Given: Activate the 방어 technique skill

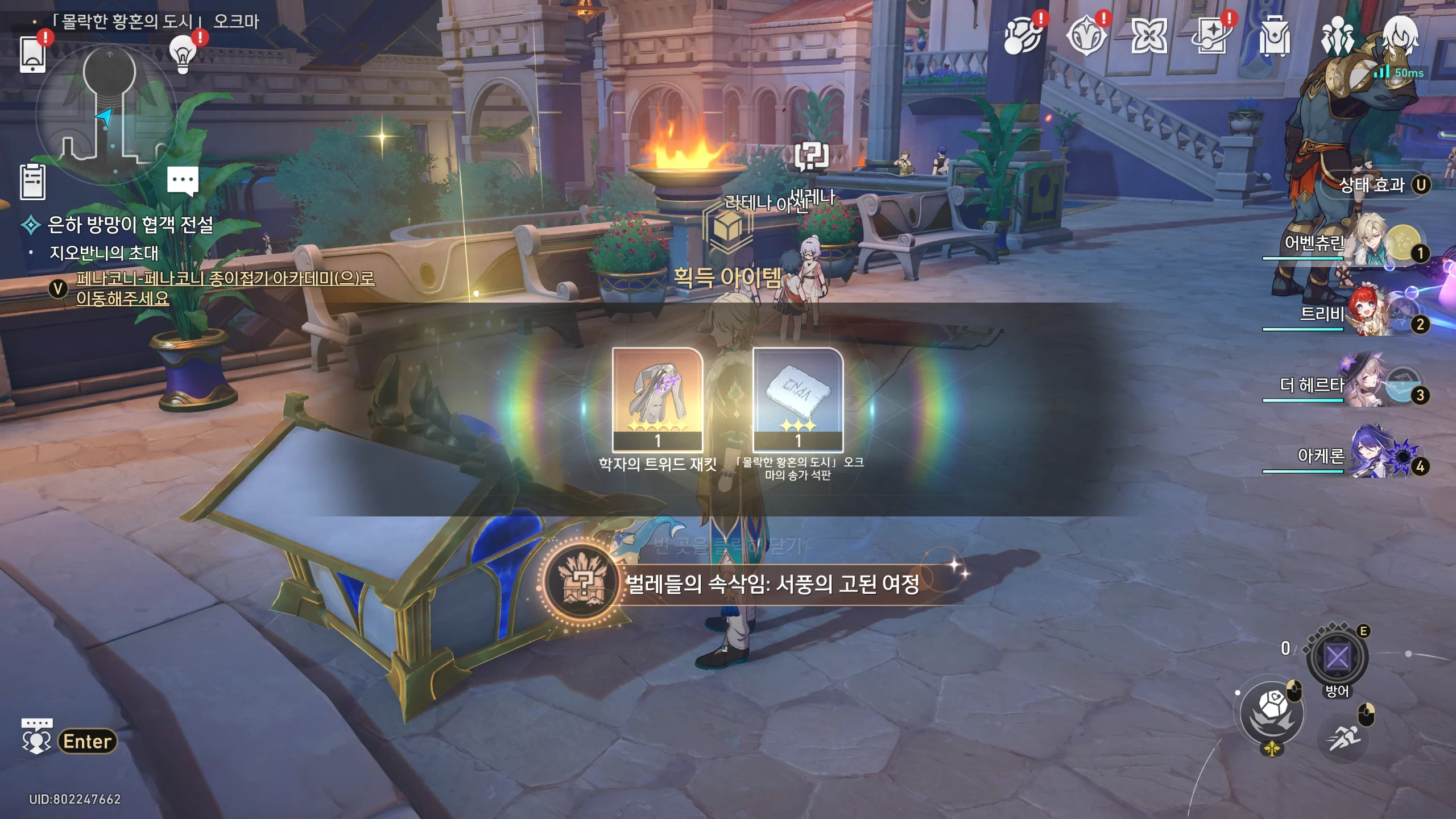Looking at the screenshot, I should point(1337,659).
